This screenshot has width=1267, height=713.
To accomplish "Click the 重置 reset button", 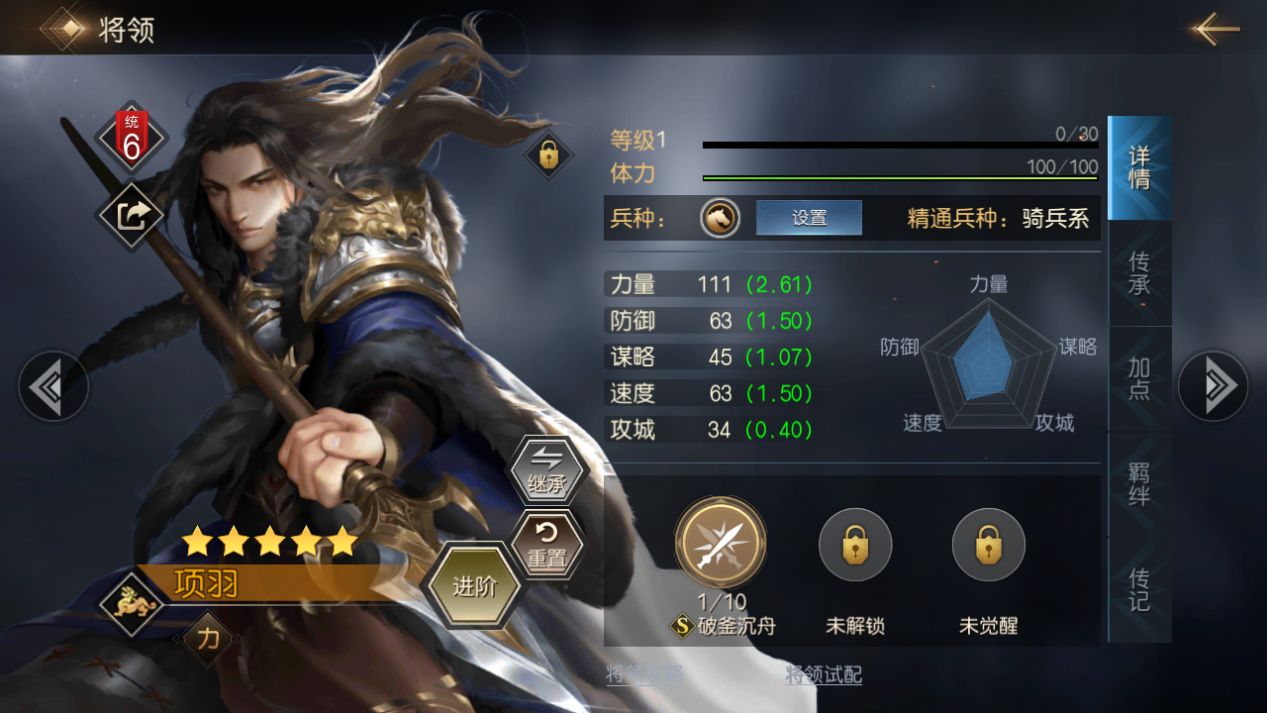I will point(547,545).
